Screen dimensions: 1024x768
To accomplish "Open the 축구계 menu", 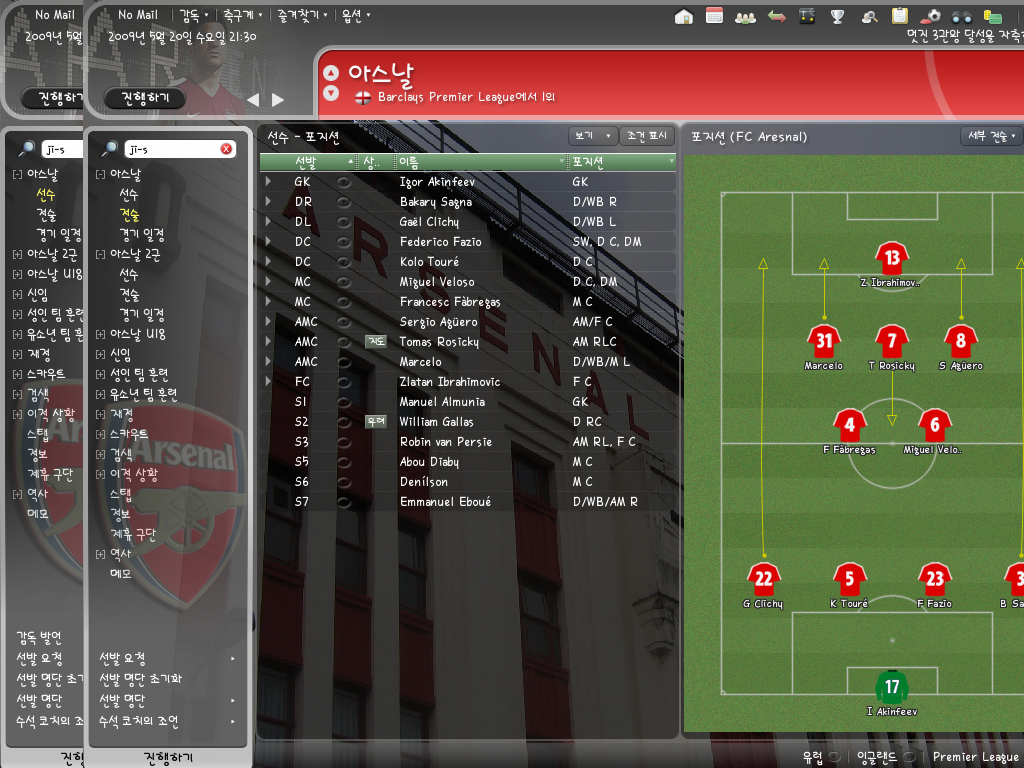I will [x=242, y=15].
